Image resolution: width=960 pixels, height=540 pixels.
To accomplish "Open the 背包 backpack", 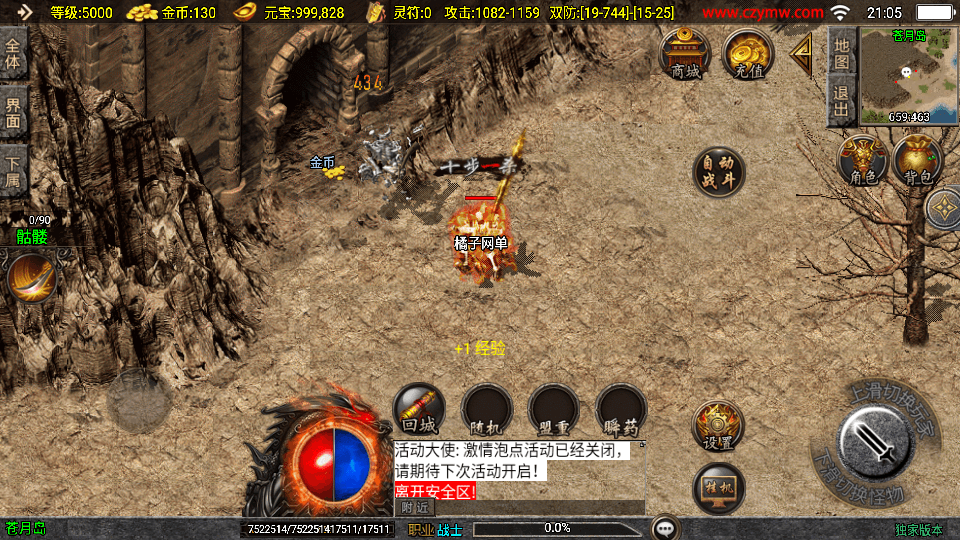I will [x=918, y=160].
